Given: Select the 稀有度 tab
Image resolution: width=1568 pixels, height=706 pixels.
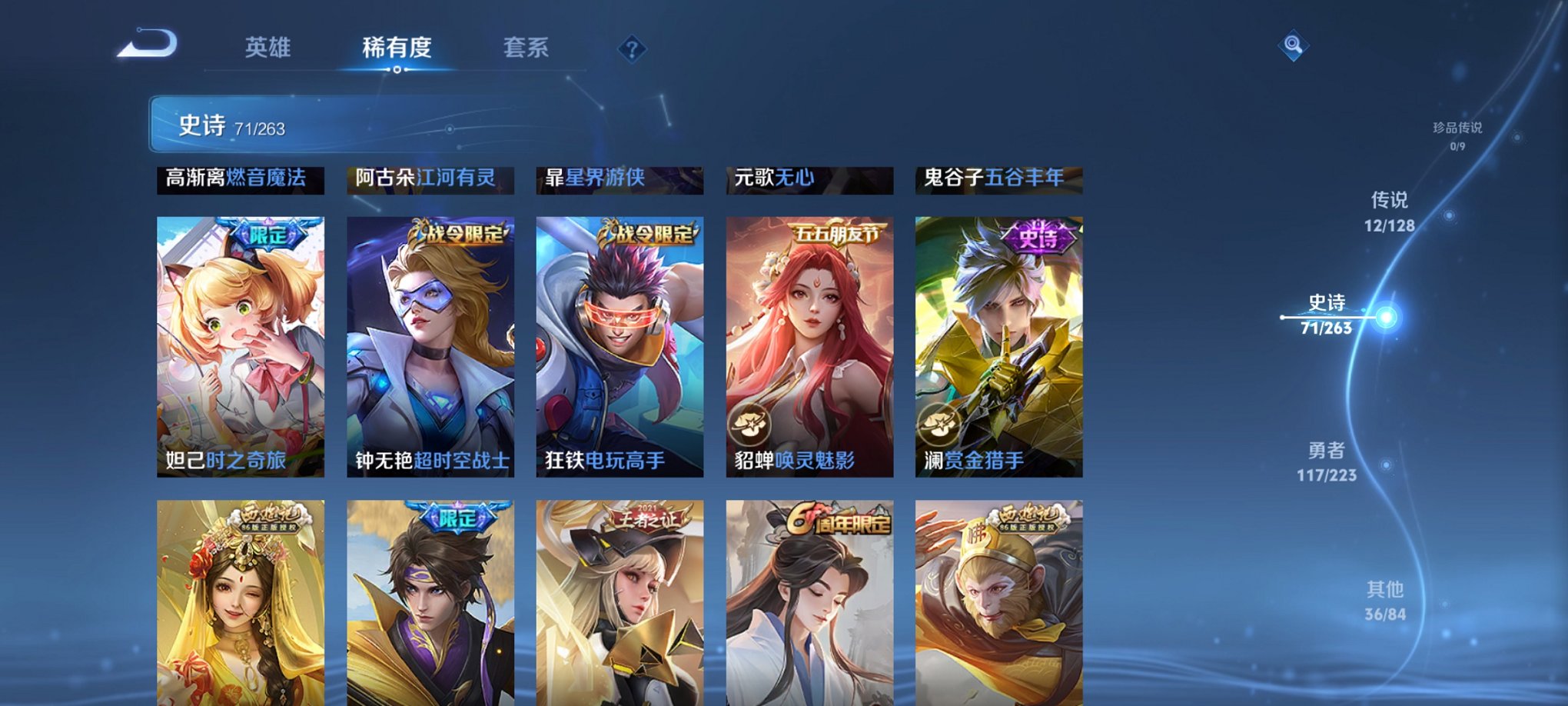Looking at the screenshot, I should 396,48.
